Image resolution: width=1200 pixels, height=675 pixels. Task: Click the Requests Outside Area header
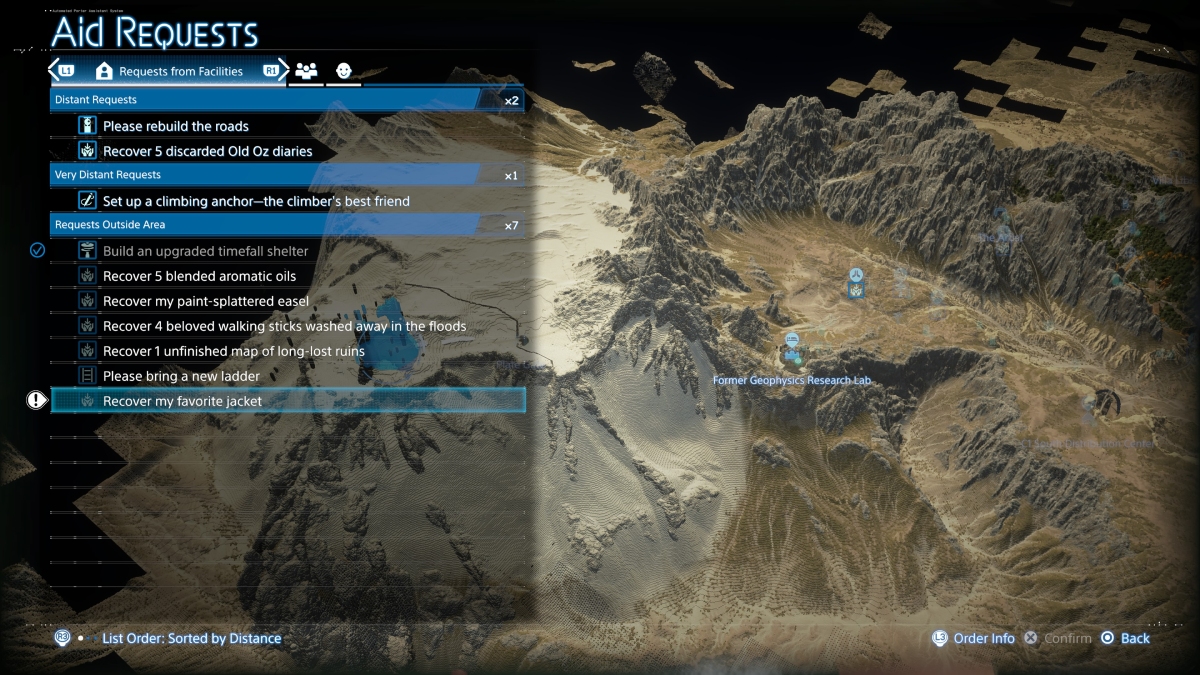click(287, 225)
